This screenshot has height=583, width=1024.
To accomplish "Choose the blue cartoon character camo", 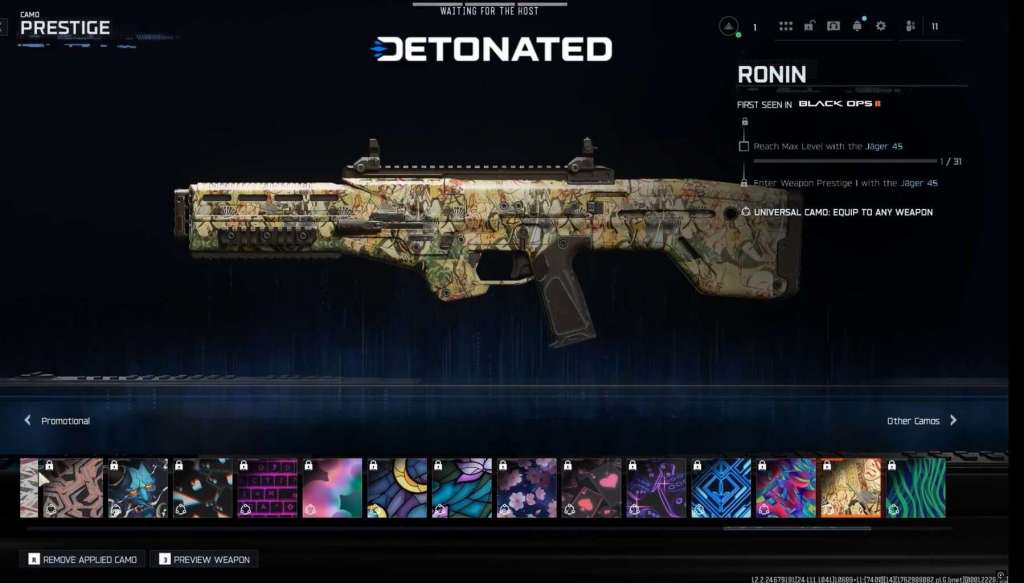I will coord(139,488).
